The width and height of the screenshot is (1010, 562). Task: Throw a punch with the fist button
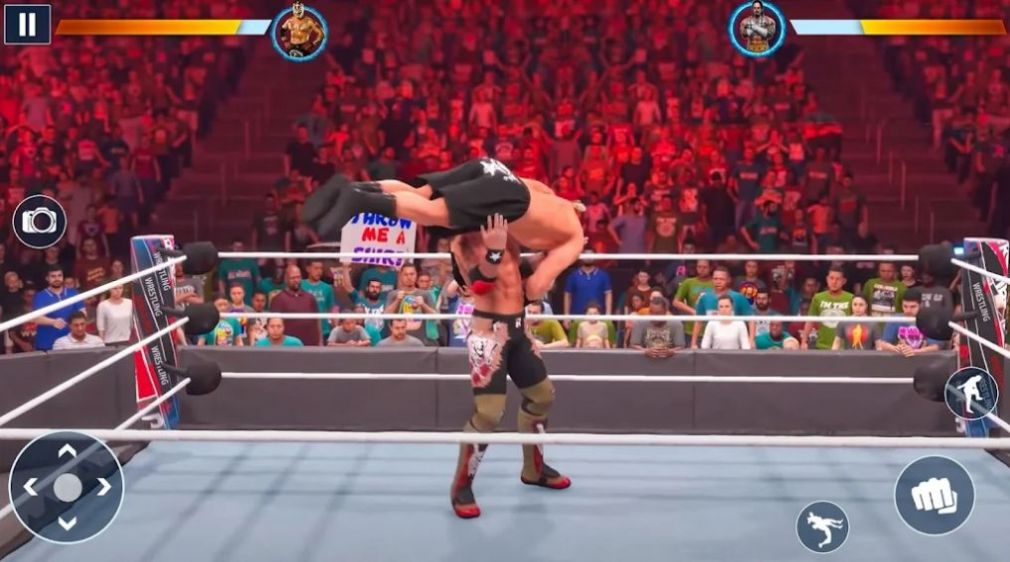click(x=934, y=495)
